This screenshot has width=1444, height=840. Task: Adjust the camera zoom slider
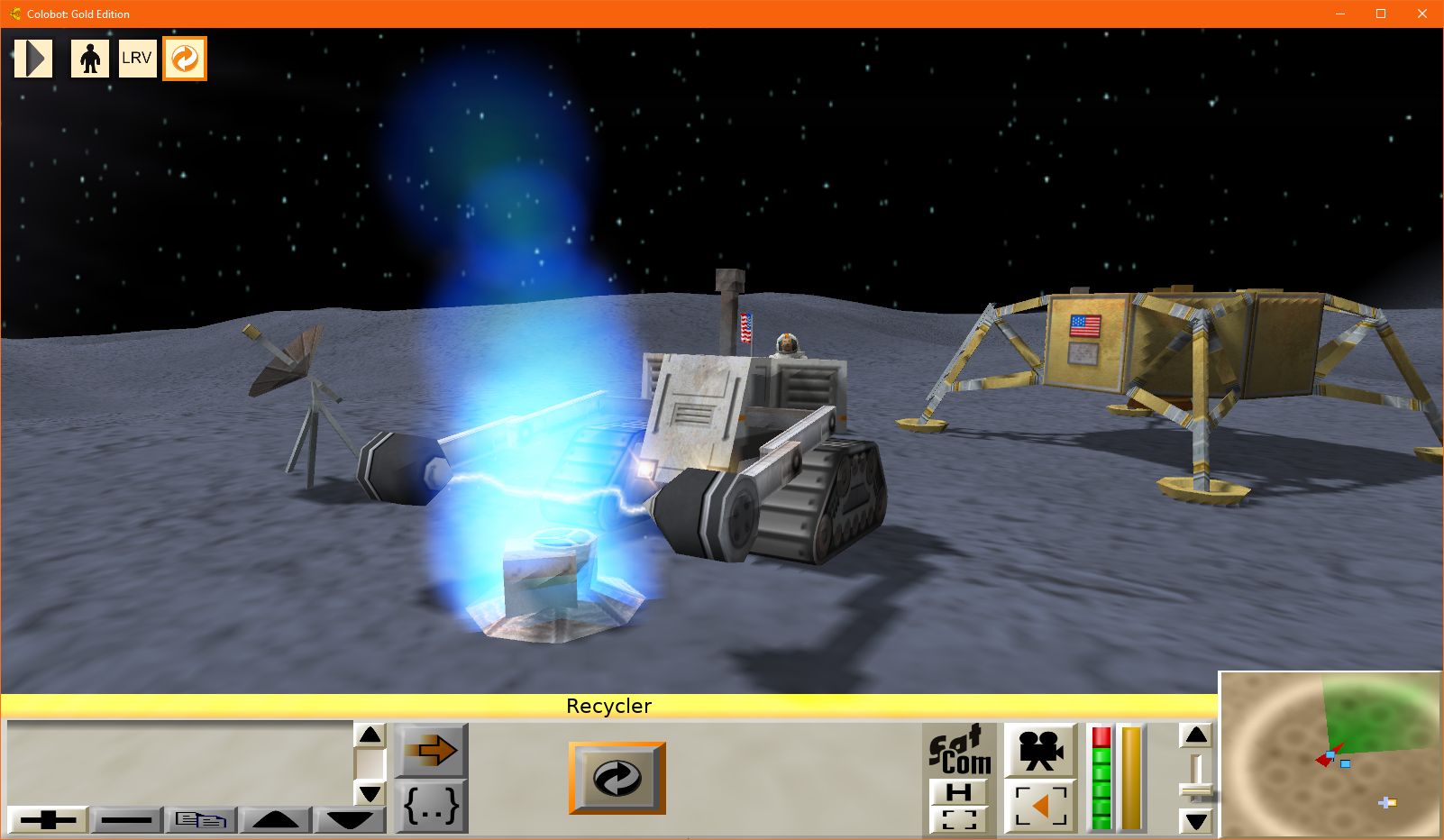click(x=1197, y=789)
